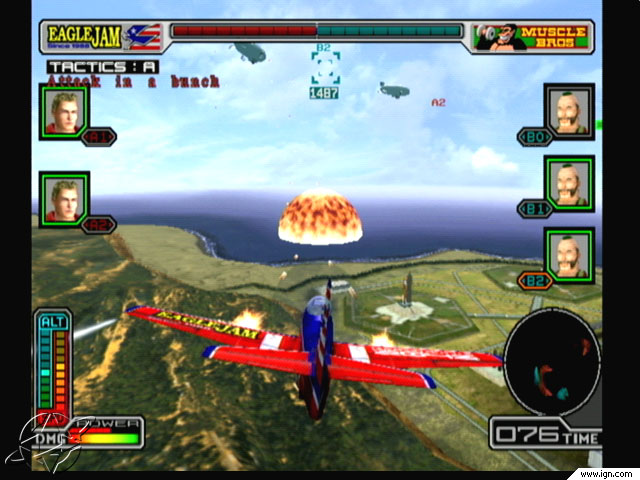Choose the B1 enemy pilot portrait

coord(569,181)
